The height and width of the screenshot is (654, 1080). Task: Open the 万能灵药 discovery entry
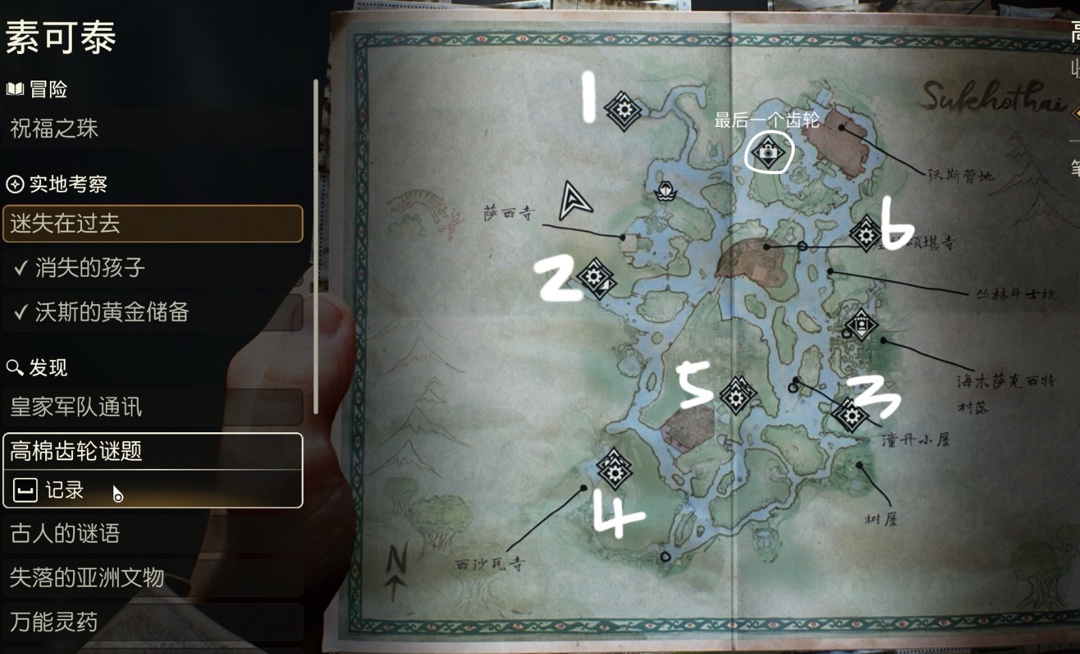pos(152,621)
